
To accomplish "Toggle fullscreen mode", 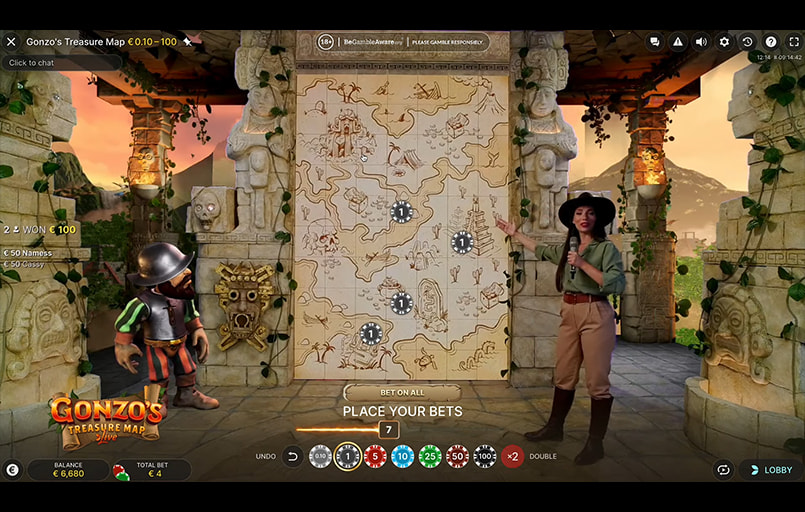I will 794,42.
